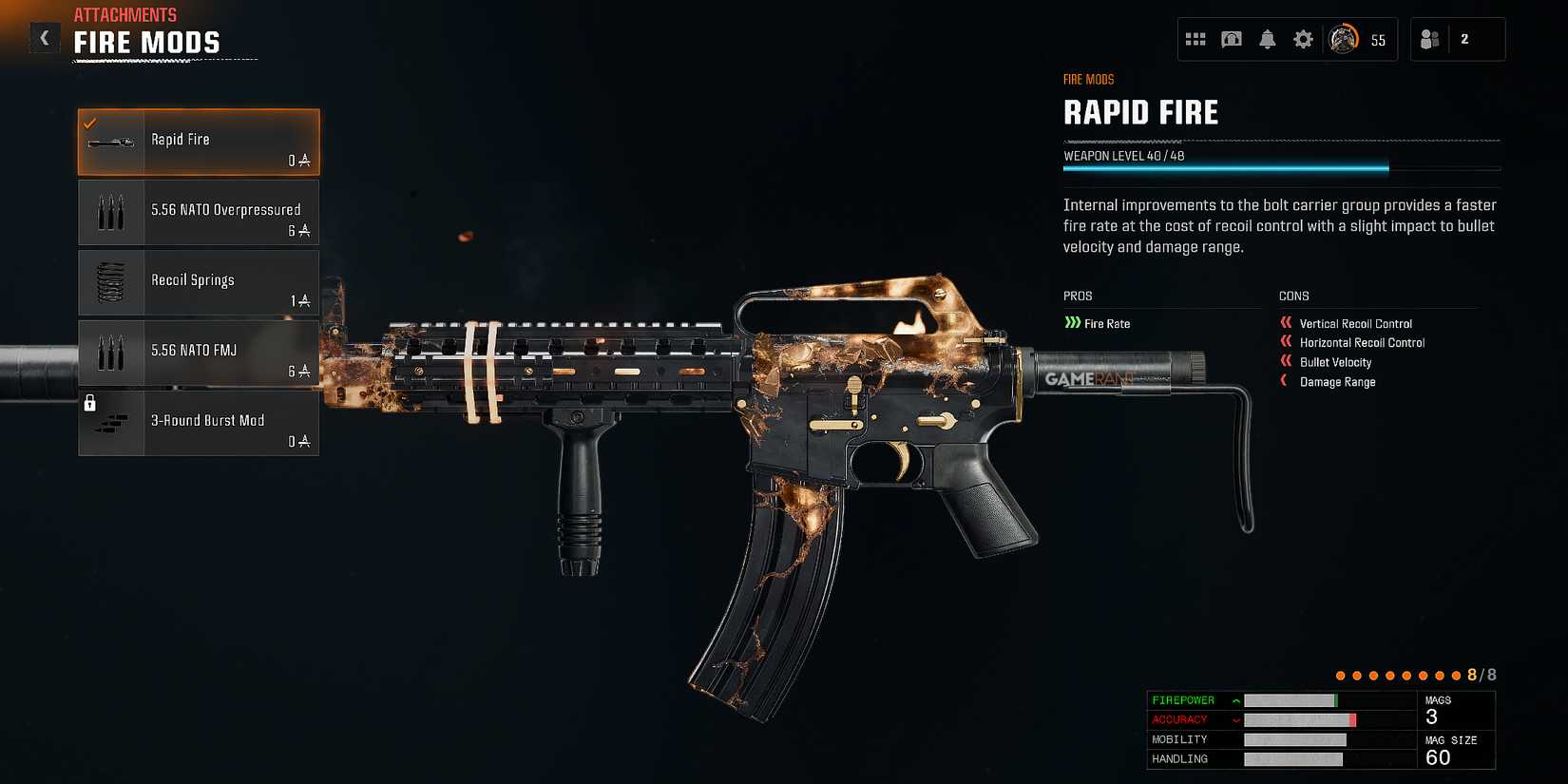The image size is (1568, 784).
Task: Open the voice chat headset icon
Action: 1232,39
